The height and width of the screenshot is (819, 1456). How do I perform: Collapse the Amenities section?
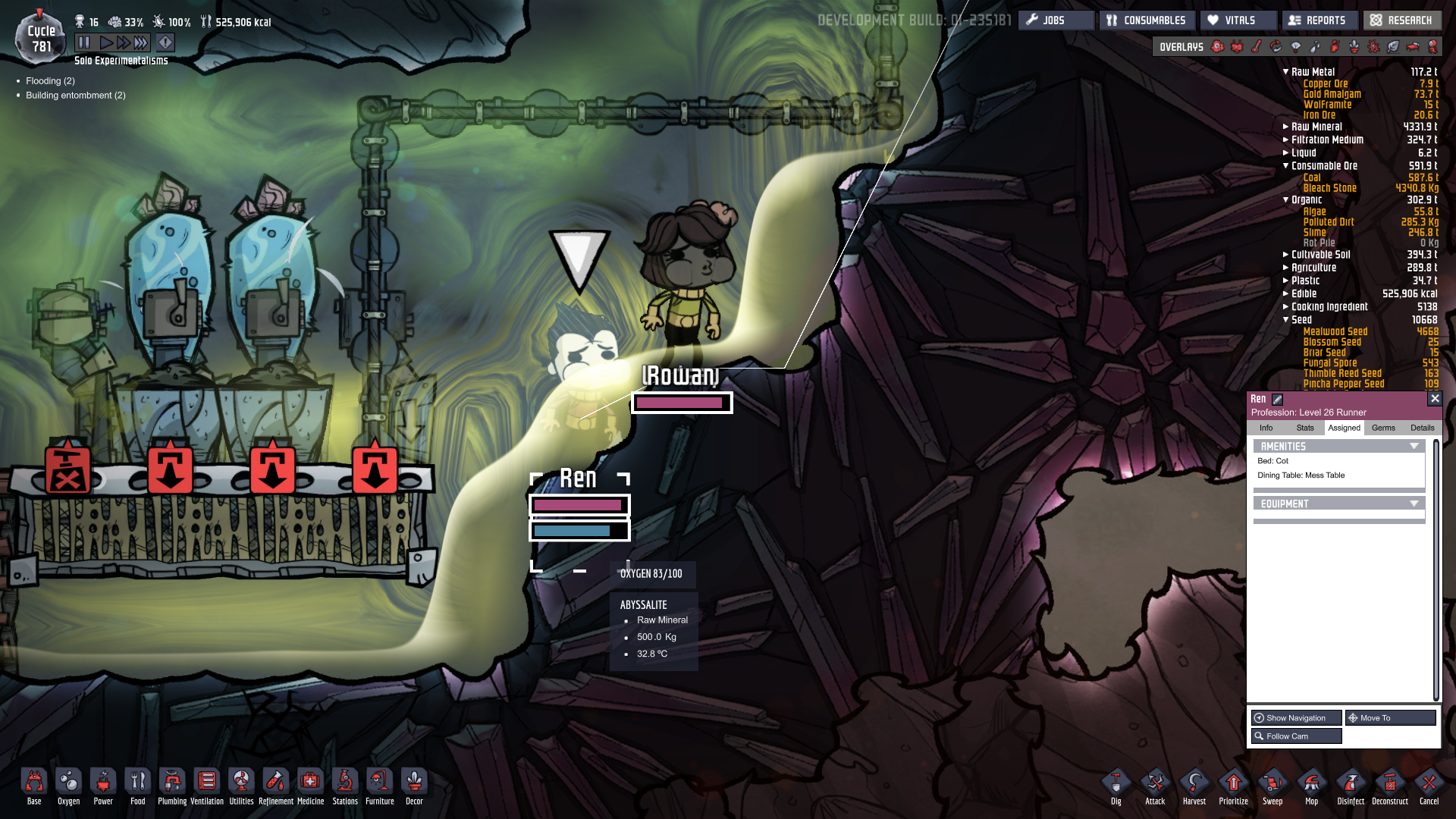pyautogui.click(x=1414, y=447)
